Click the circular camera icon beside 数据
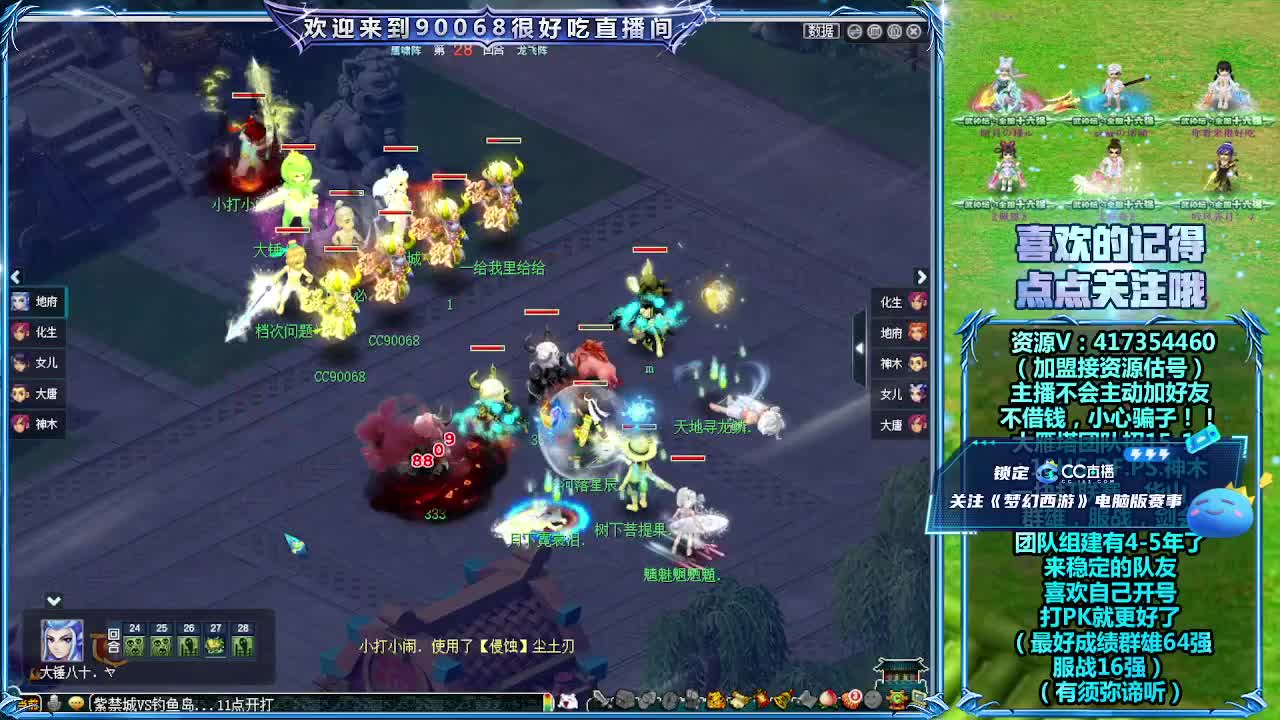Screen dimensions: 1280x720 click(x=854, y=31)
